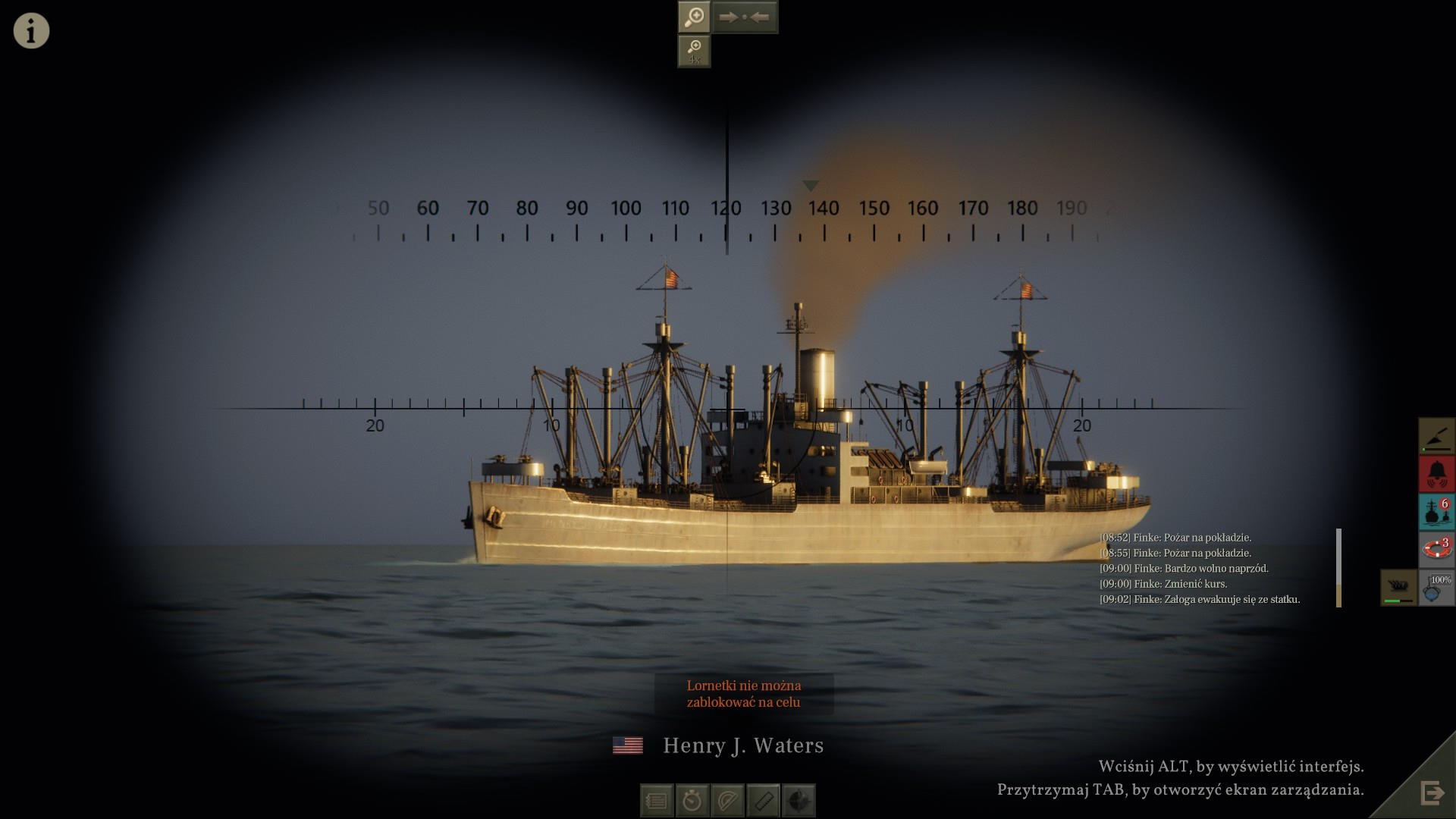Open the lifebuoy survivors notification
This screenshot has width=1456, height=819.
point(1437,550)
